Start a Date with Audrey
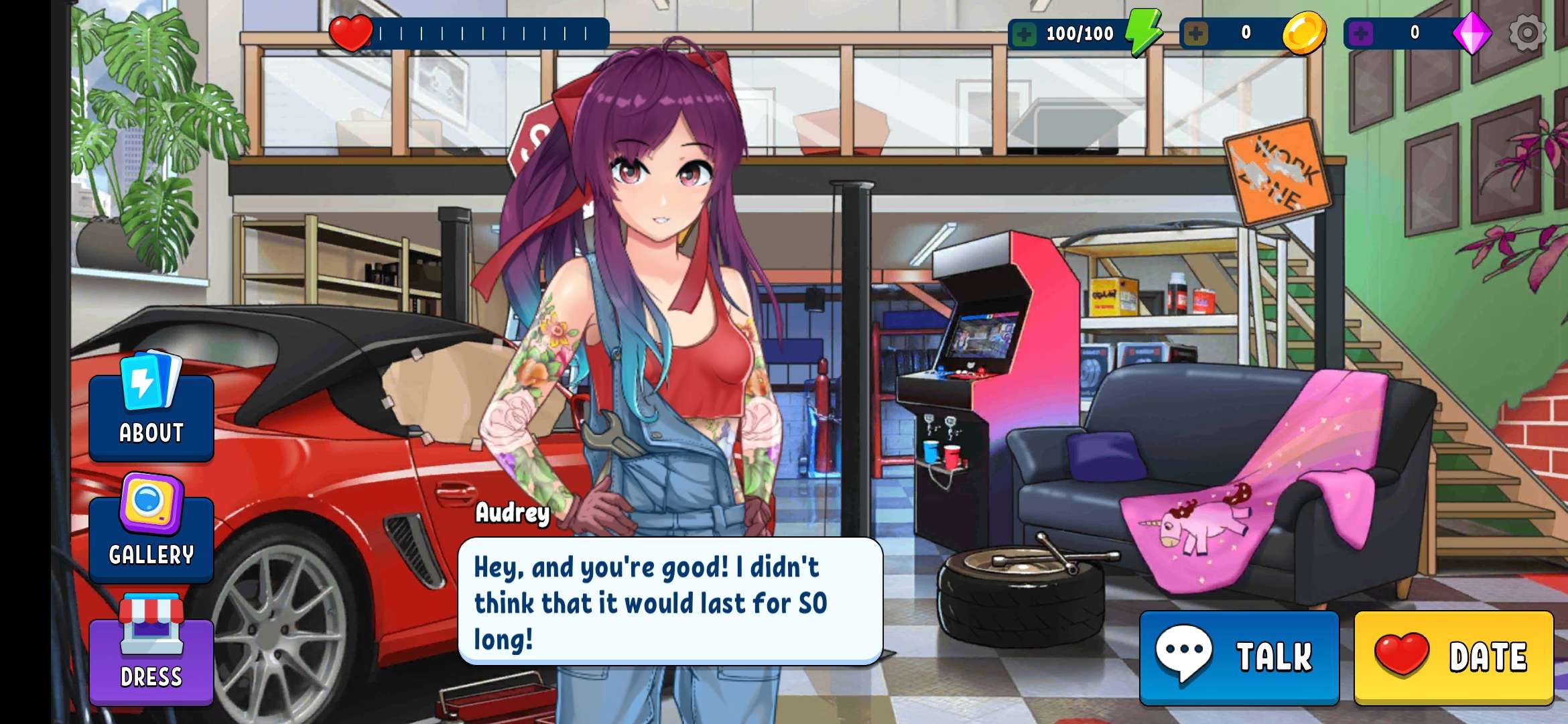 click(1453, 657)
